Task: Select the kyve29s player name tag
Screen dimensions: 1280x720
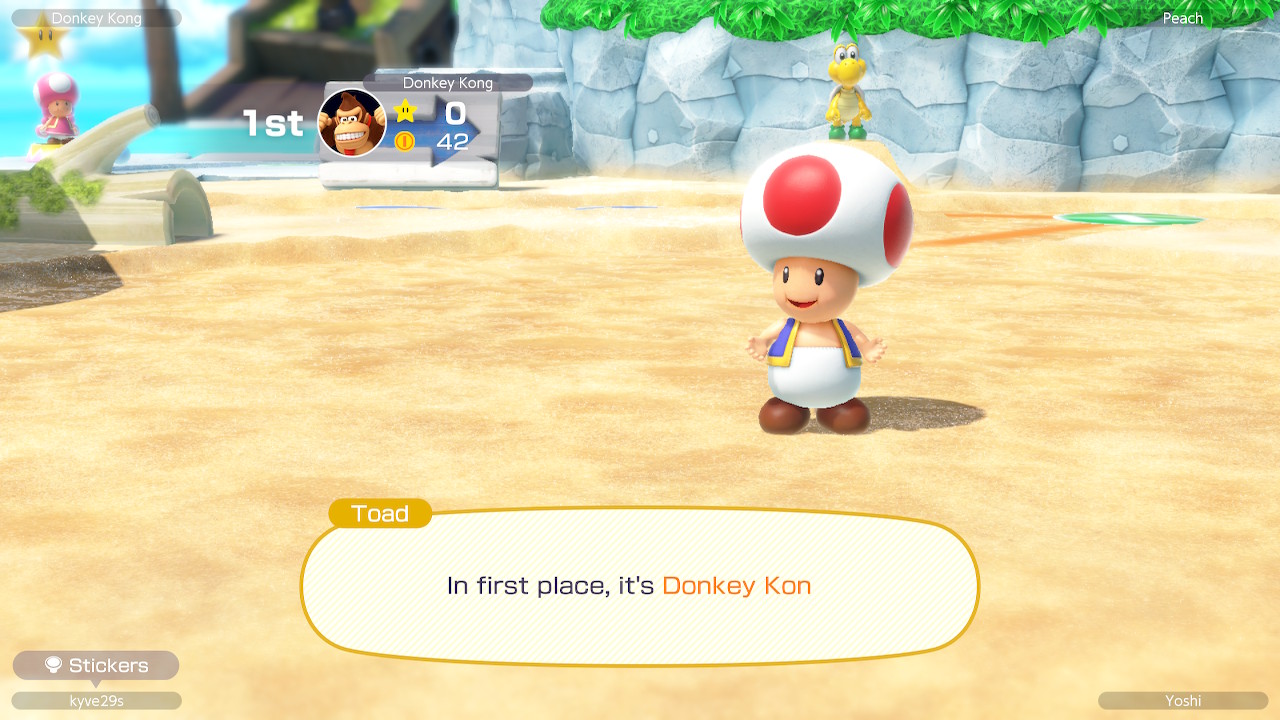Action: [x=96, y=701]
